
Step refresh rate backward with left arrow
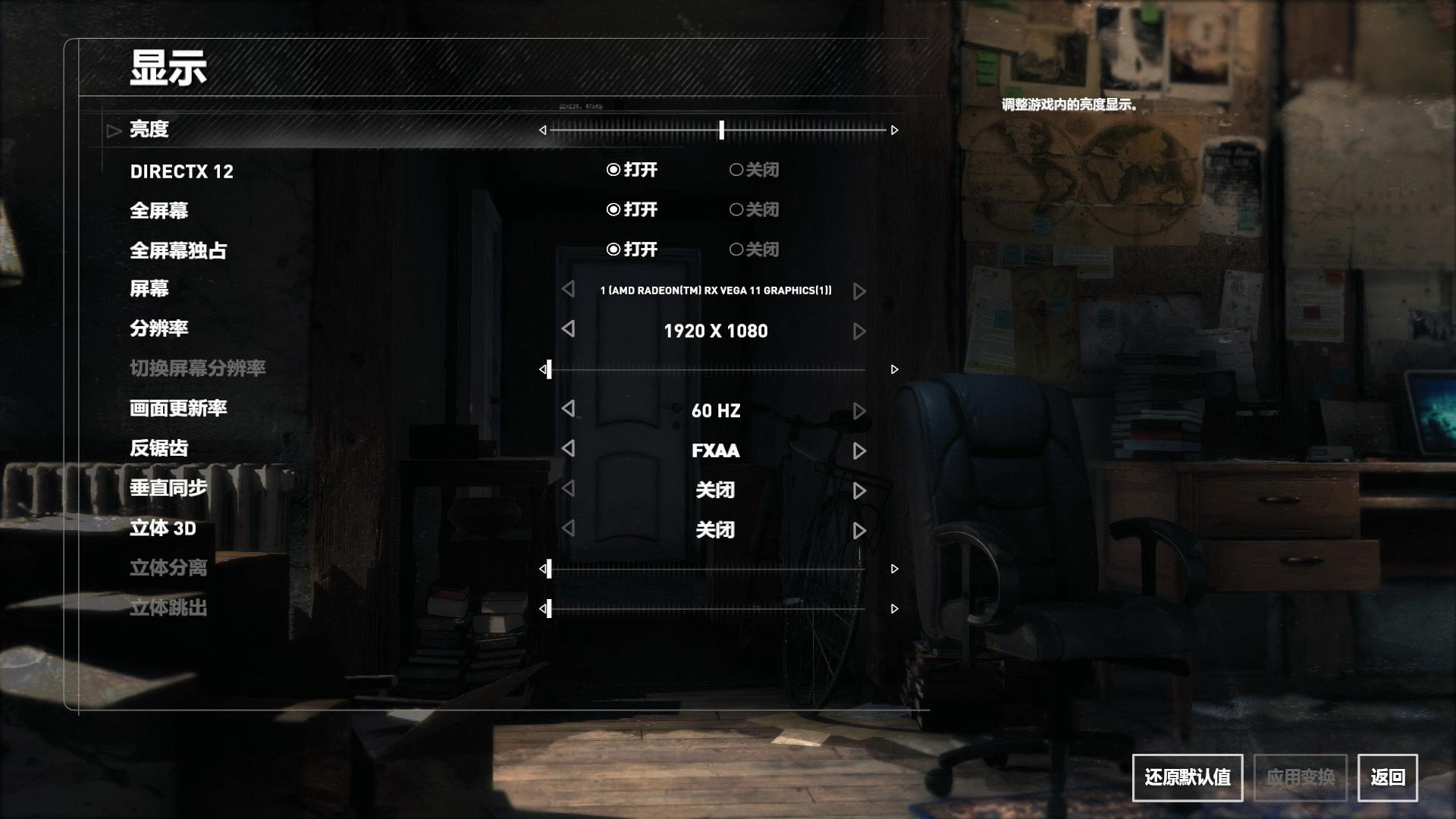coord(566,411)
